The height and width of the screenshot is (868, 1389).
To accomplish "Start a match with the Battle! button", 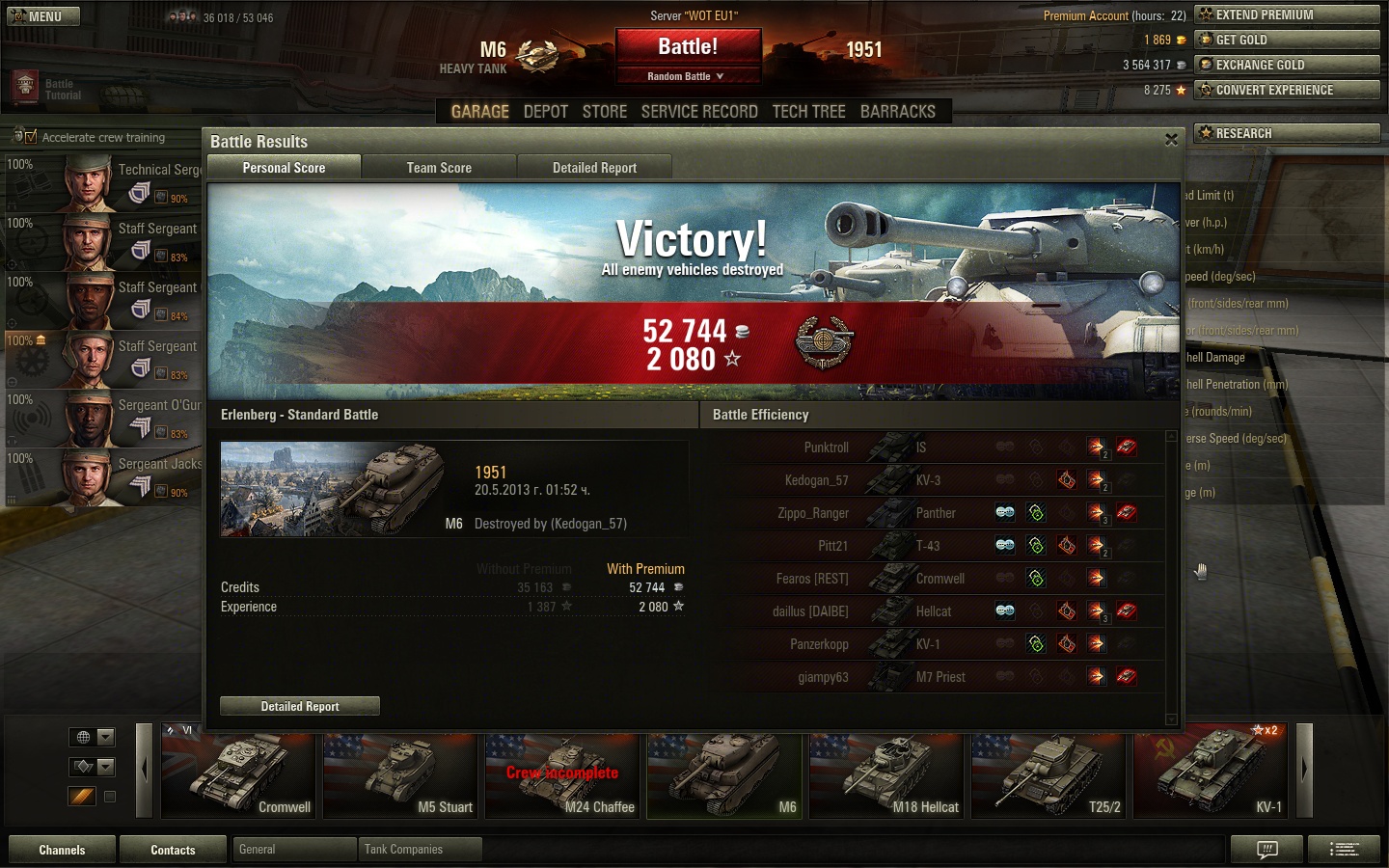I will point(688,47).
